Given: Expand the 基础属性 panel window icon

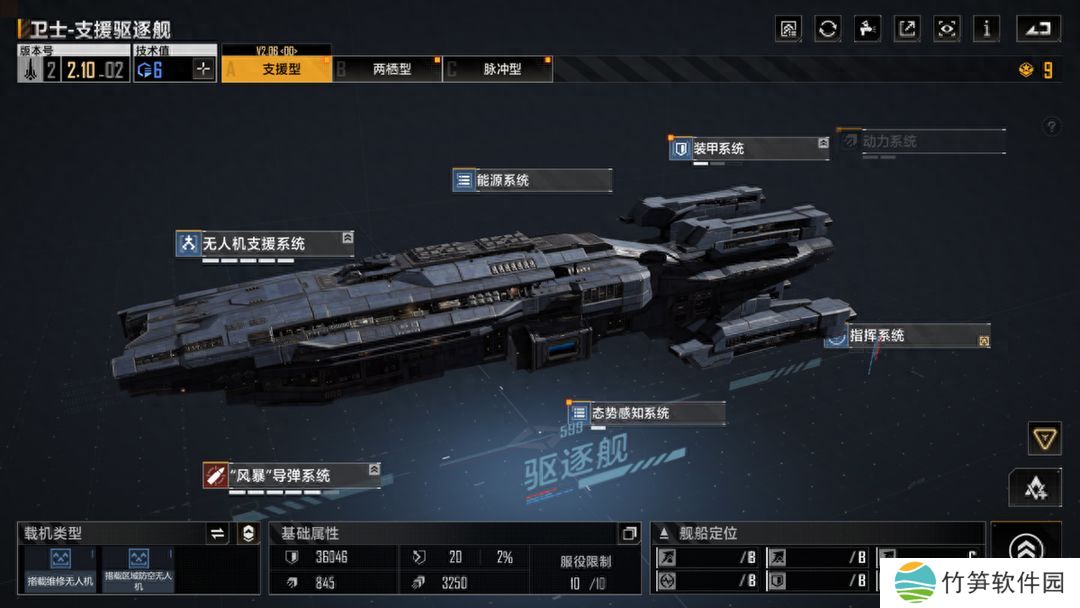Looking at the screenshot, I should pyautogui.click(x=628, y=534).
